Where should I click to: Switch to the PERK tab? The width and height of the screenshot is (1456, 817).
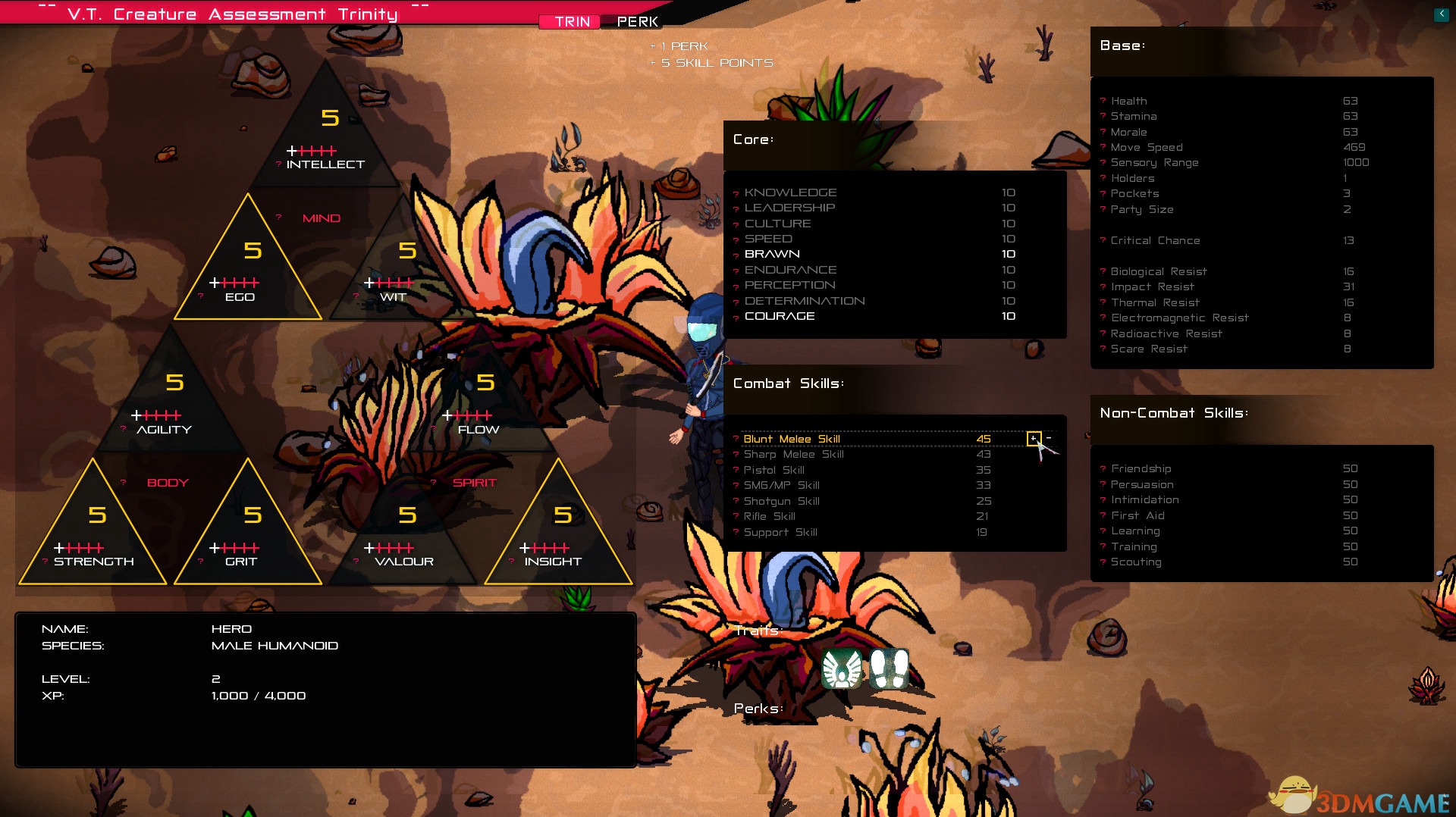tap(637, 22)
